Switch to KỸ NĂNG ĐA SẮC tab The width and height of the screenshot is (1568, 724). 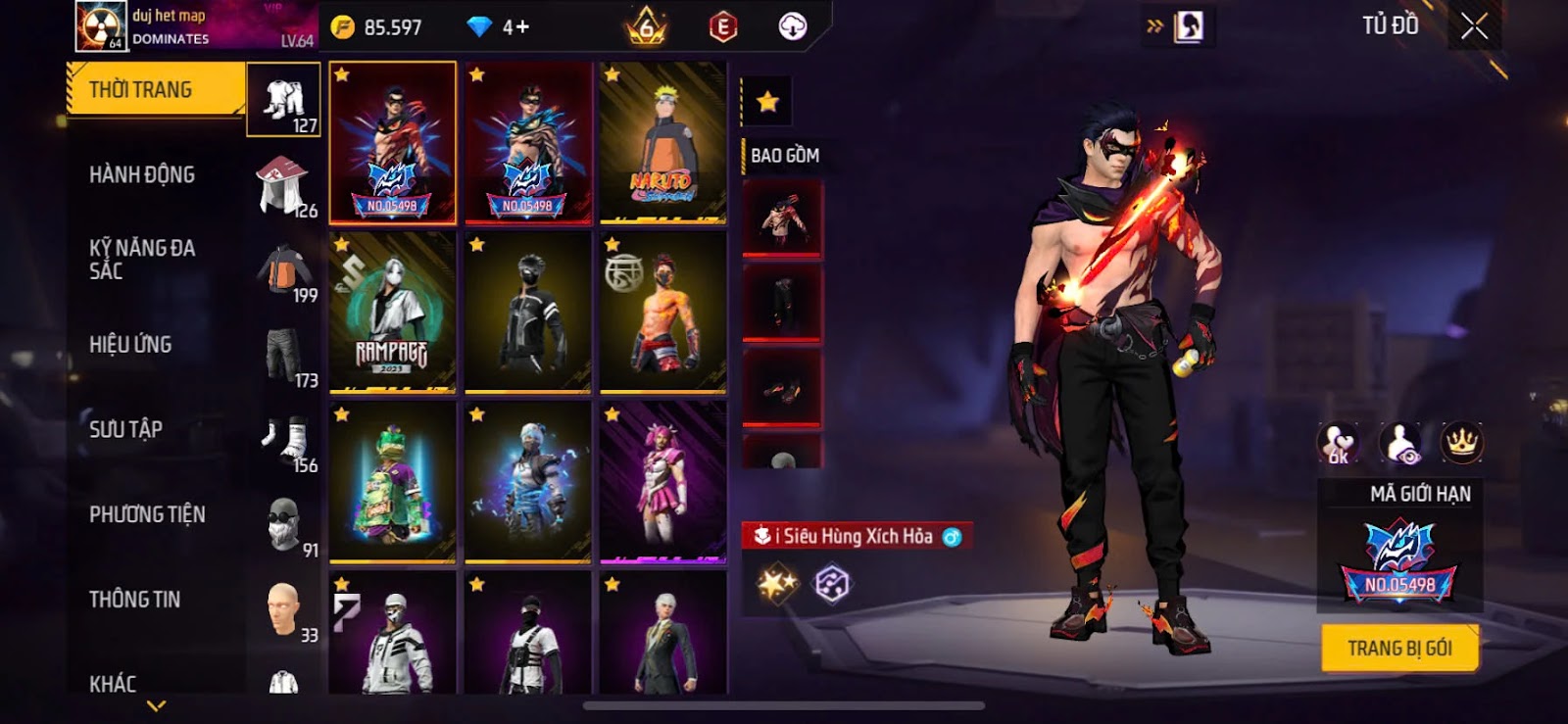tap(142, 260)
